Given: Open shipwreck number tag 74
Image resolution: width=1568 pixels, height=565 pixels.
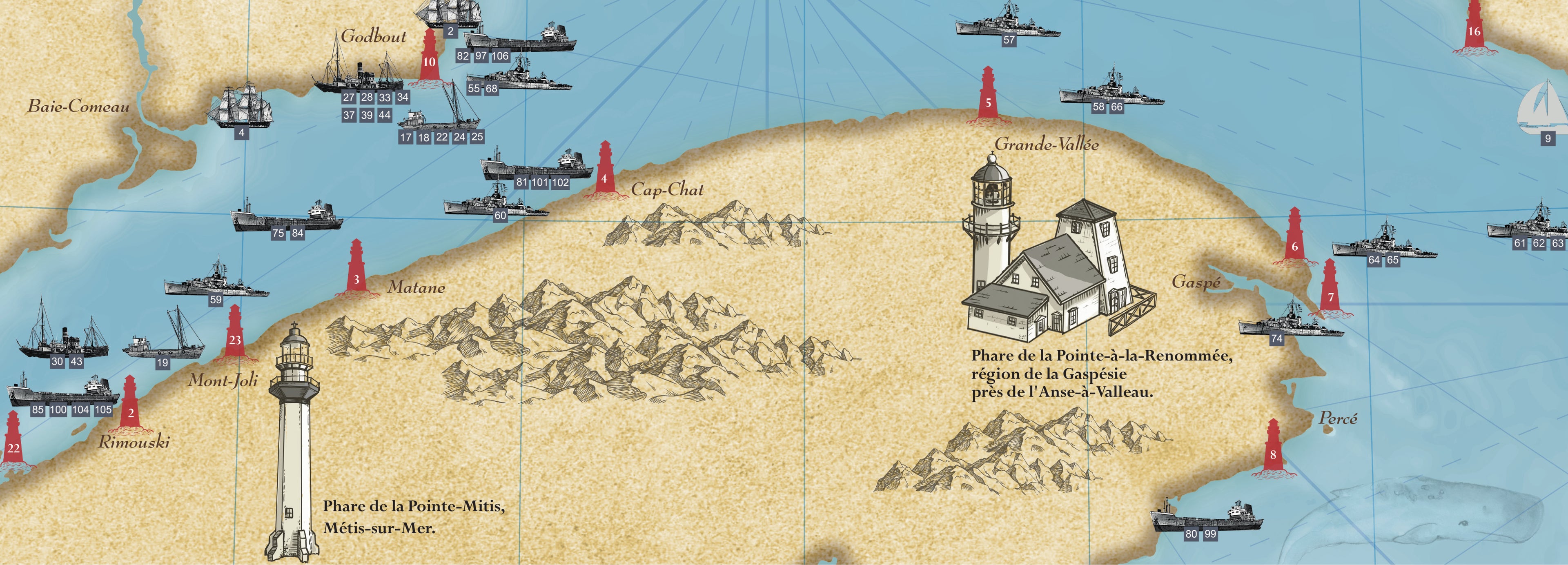Looking at the screenshot, I should coord(1276,338).
